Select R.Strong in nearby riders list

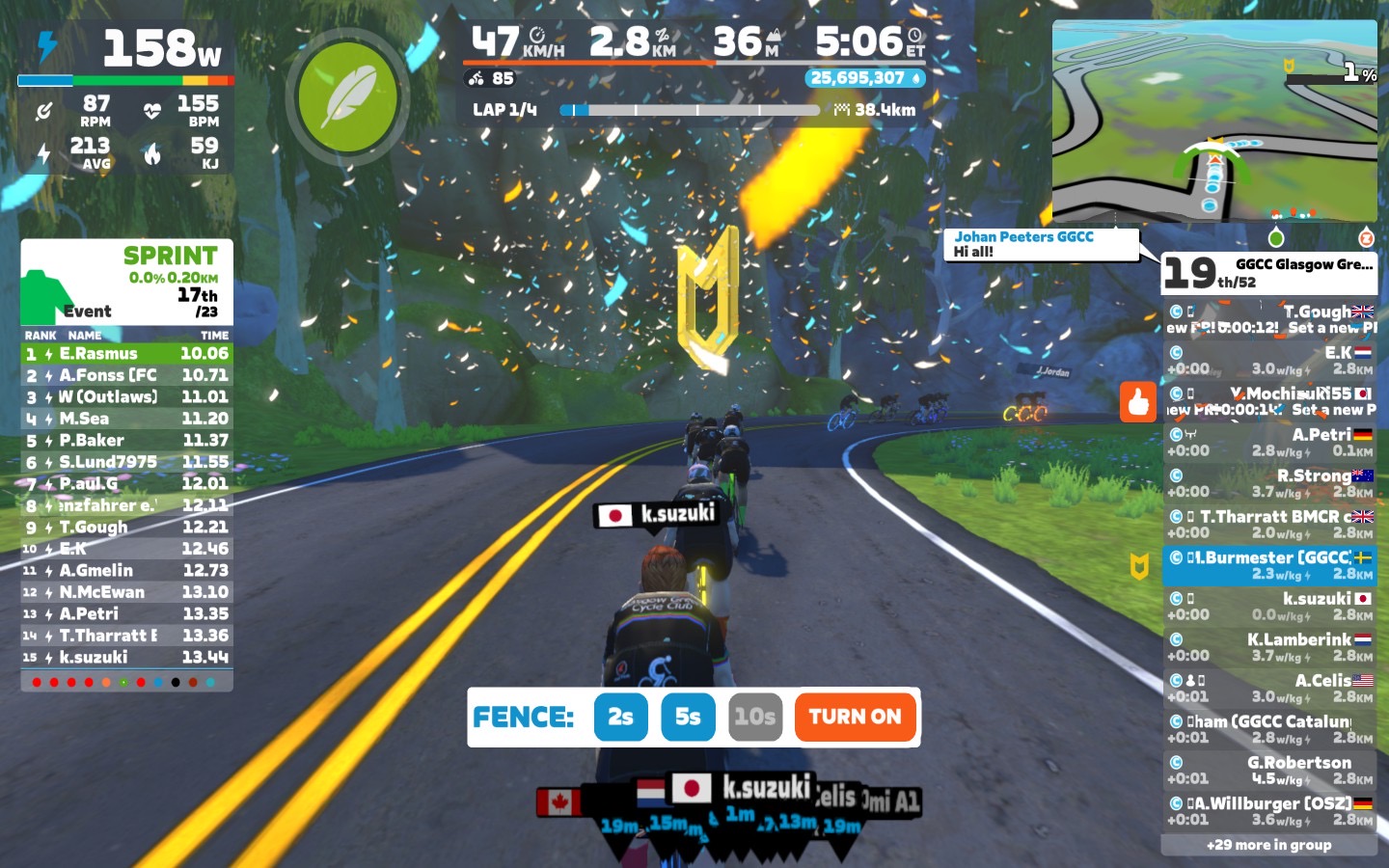[x=1269, y=483]
